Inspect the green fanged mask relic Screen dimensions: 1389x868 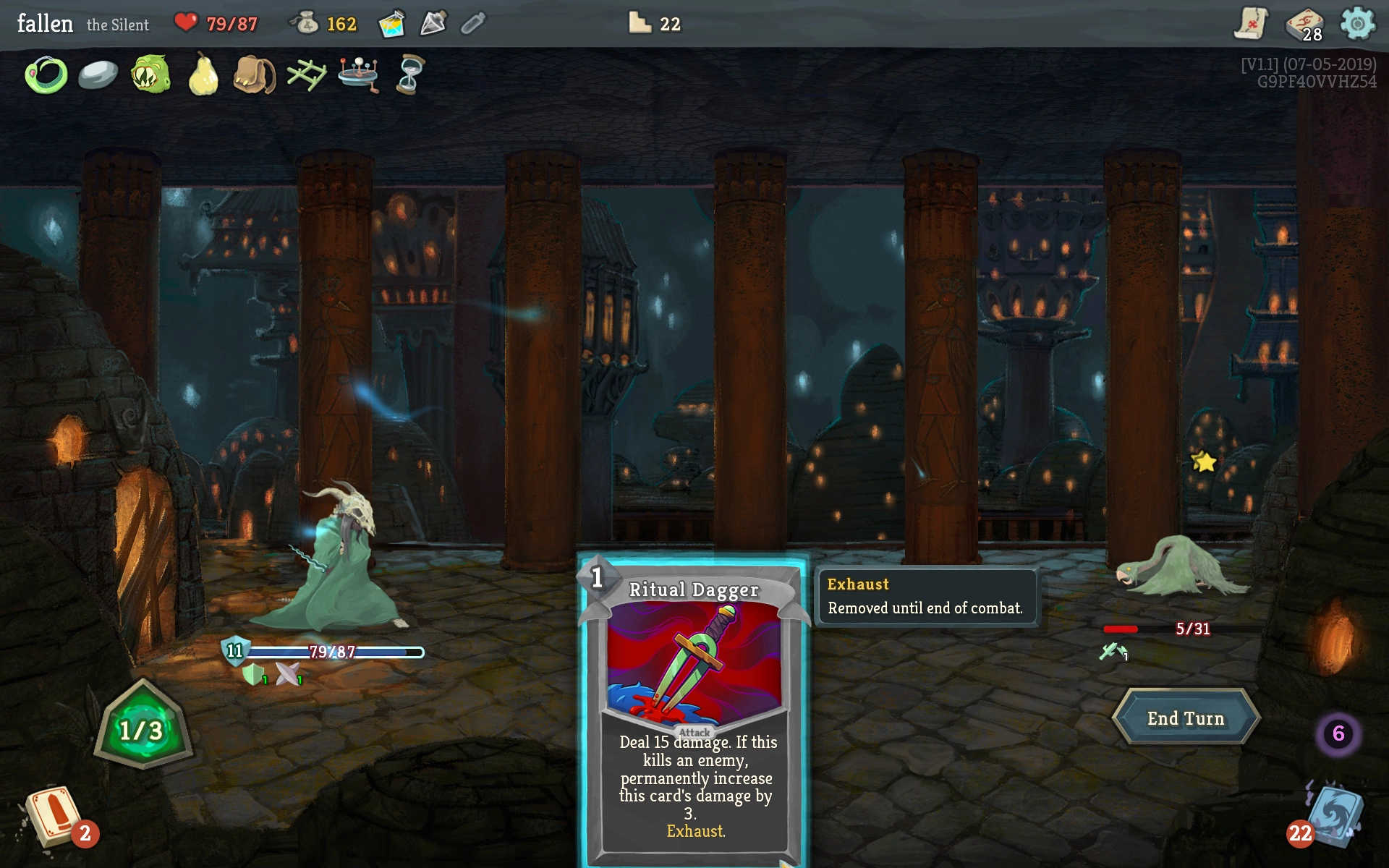click(x=150, y=75)
